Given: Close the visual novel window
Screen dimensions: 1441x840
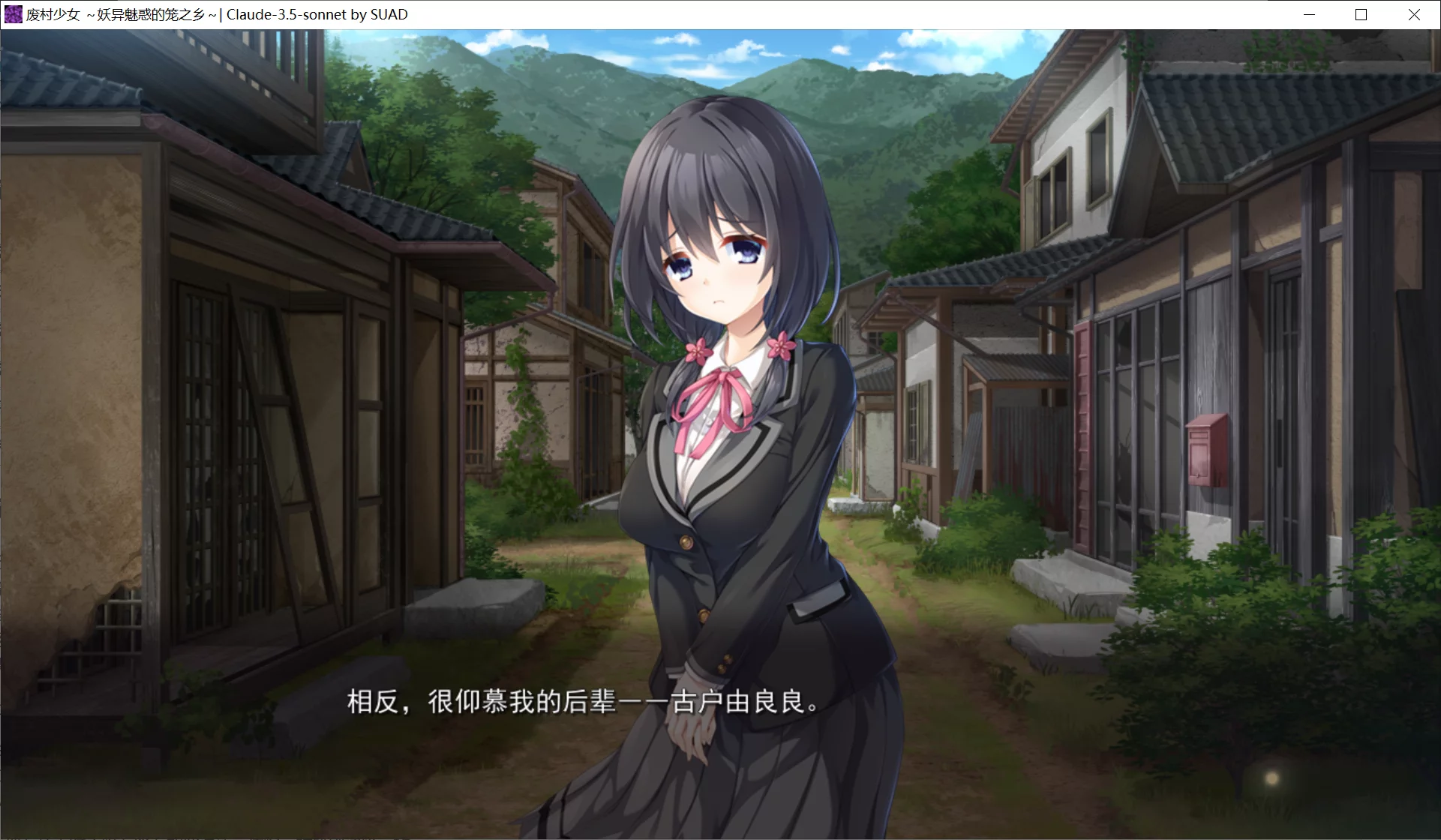Looking at the screenshot, I should point(1413,13).
